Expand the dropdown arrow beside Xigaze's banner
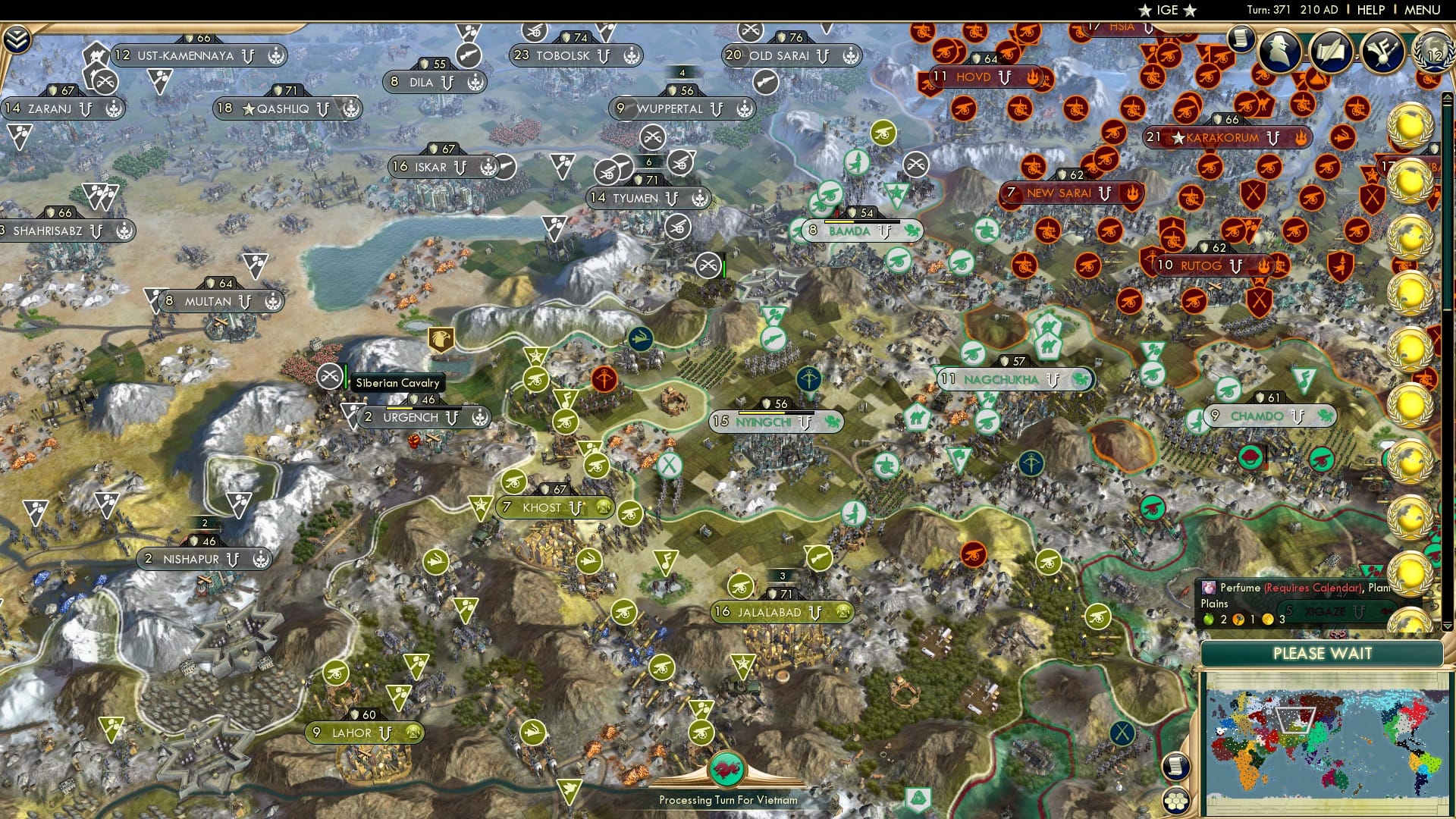Image resolution: width=1456 pixels, height=819 pixels. point(1447,626)
